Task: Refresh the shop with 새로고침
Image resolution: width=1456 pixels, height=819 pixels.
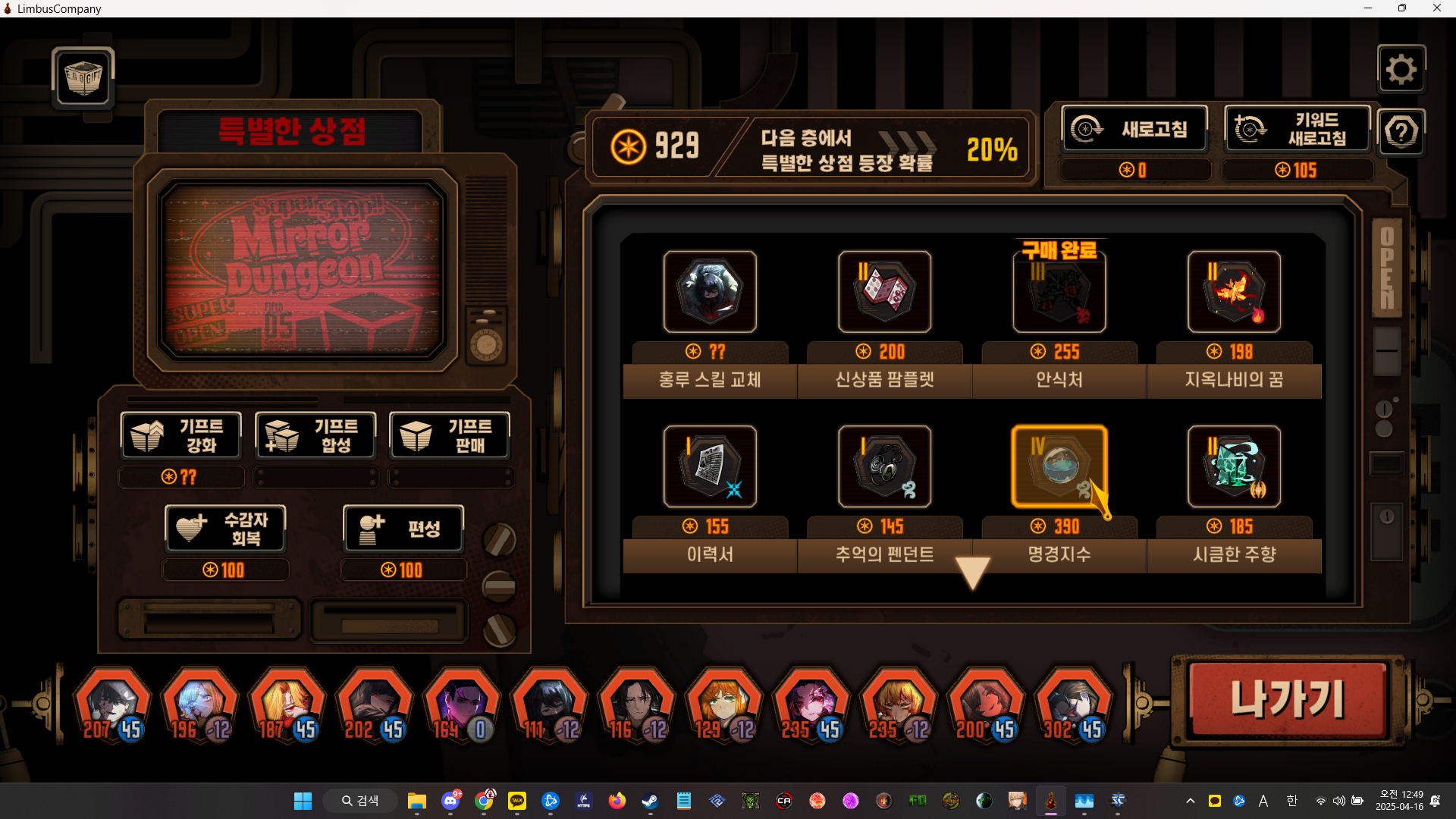Action: [x=1134, y=129]
